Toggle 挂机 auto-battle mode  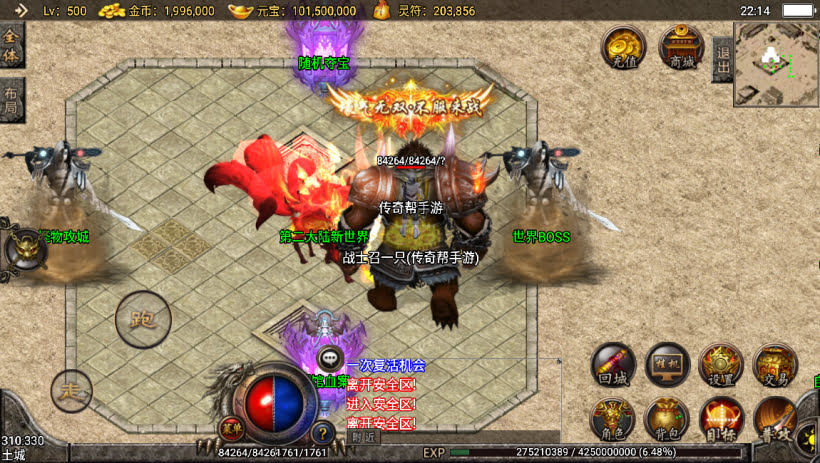click(667, 366)
